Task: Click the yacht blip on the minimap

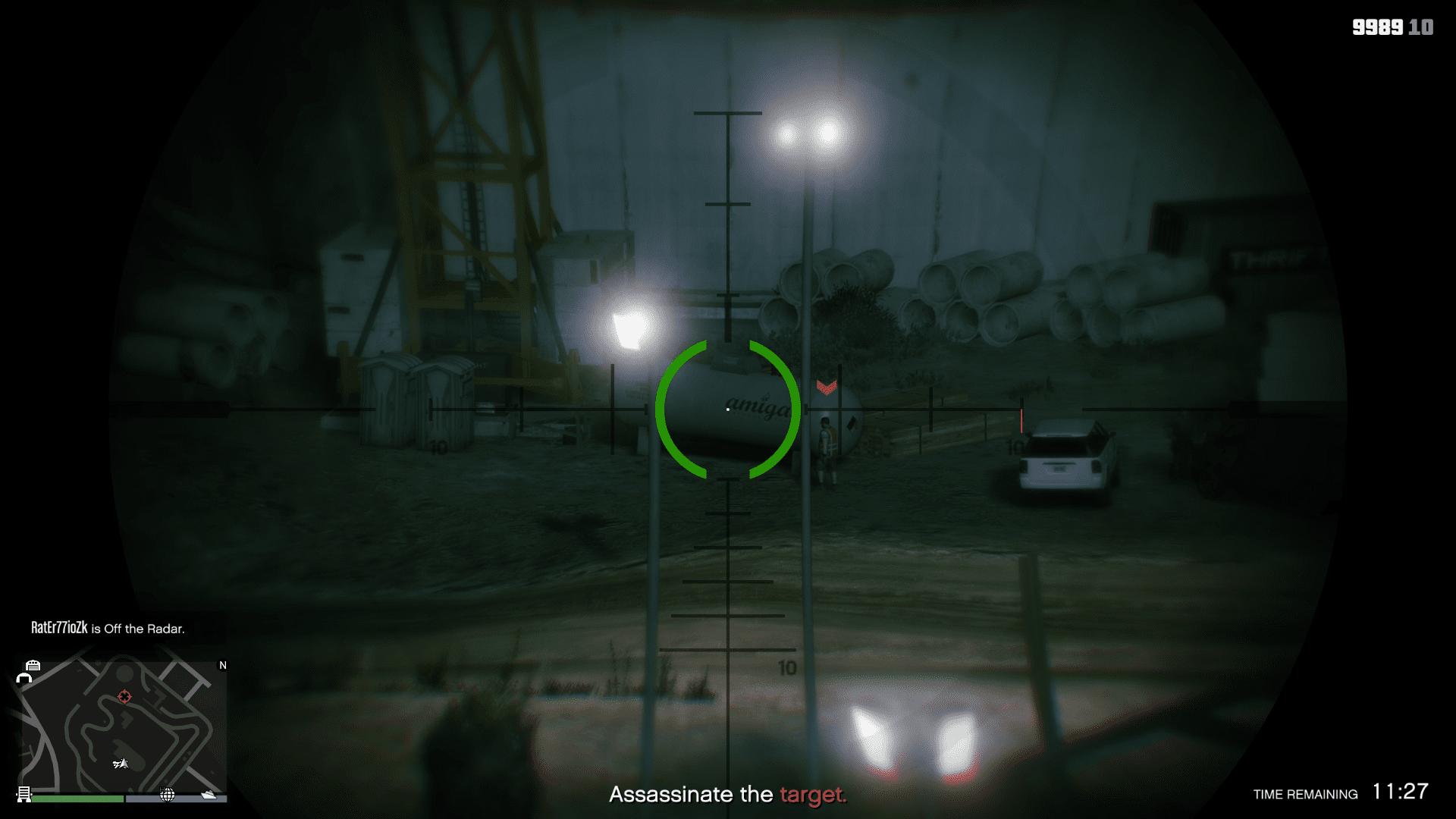Action: (x=209, y=795)
